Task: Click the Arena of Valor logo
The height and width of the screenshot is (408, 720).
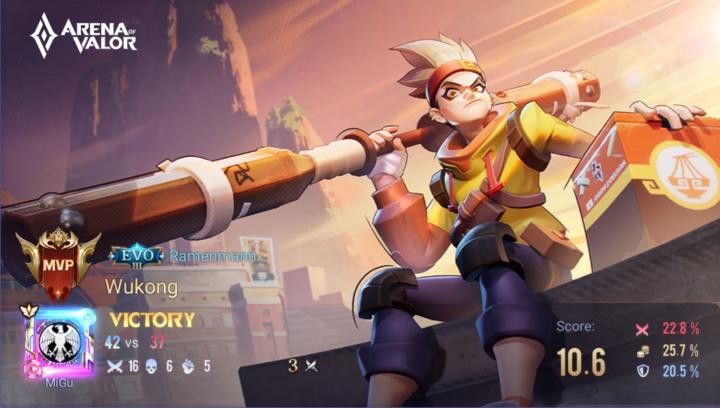Action: [x=83, y=35]
